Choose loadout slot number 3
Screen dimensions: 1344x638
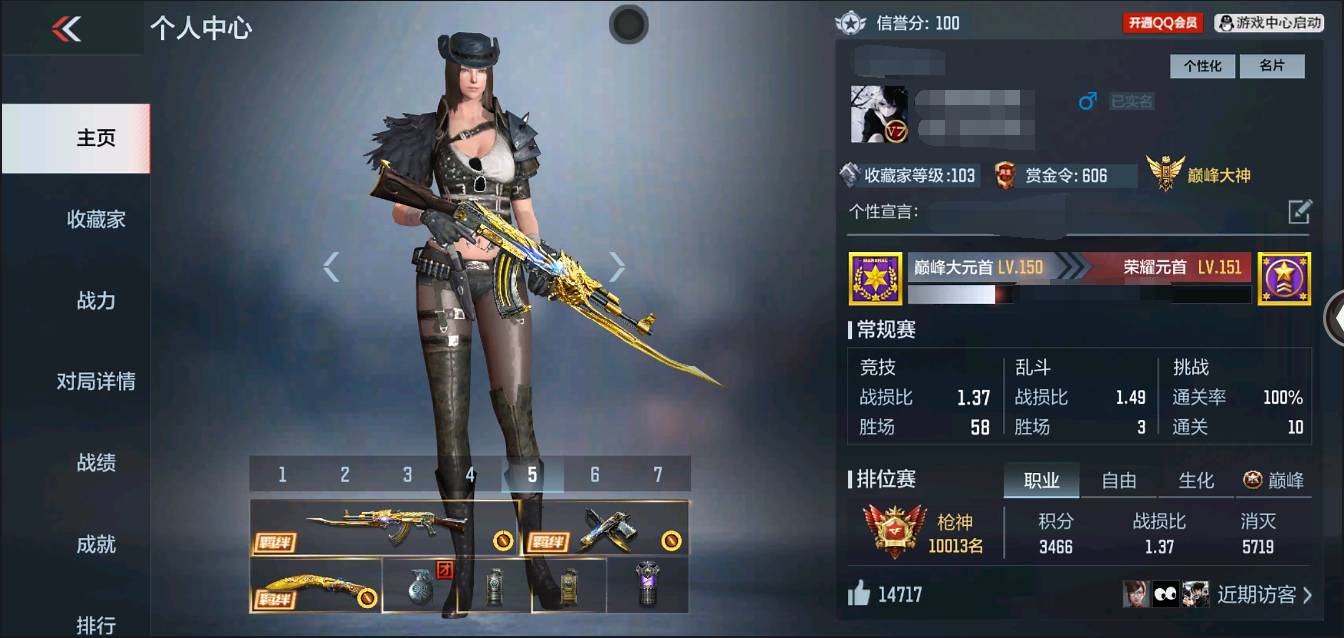click(407, 474)
